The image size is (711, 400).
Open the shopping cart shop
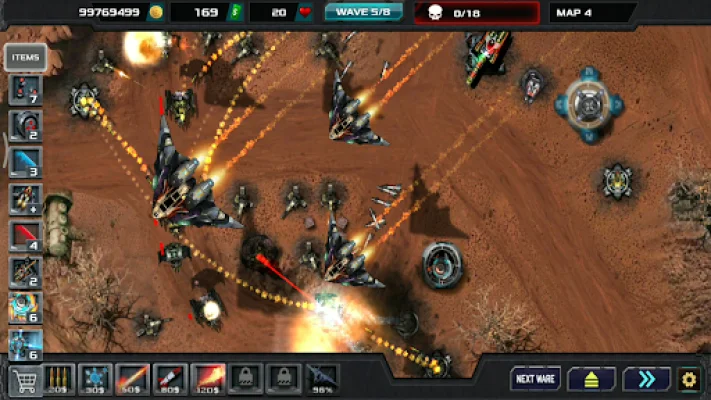point(22,379)
